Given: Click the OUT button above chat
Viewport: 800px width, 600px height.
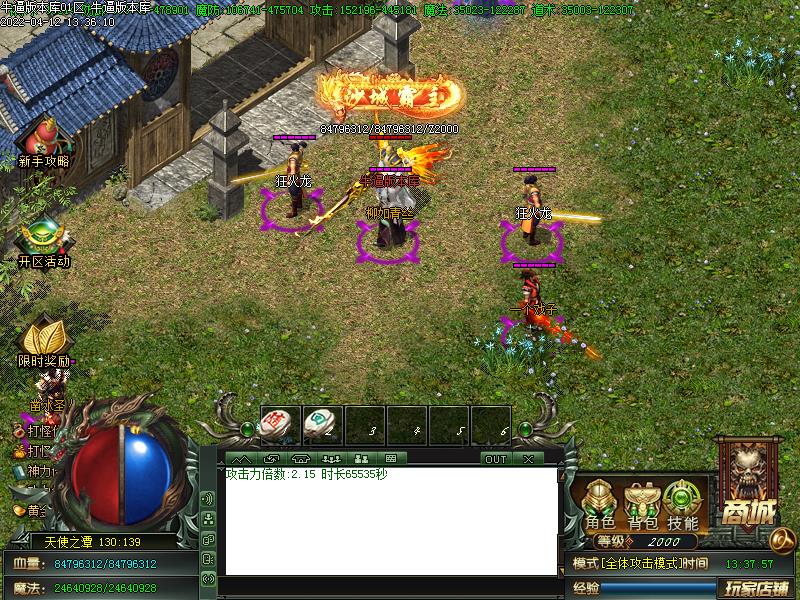Looking at the screenshot, I should (496, 459).
